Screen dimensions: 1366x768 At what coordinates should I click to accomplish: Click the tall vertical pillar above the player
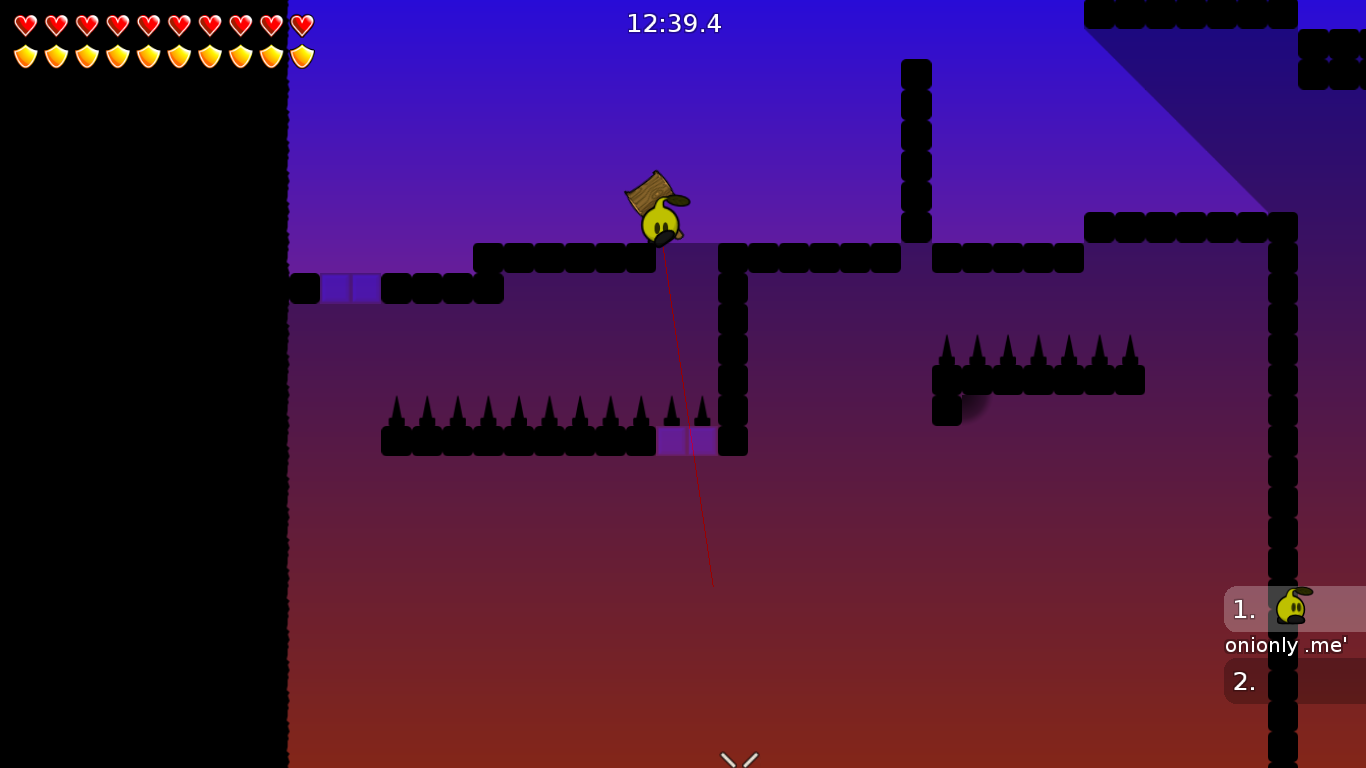917,150
